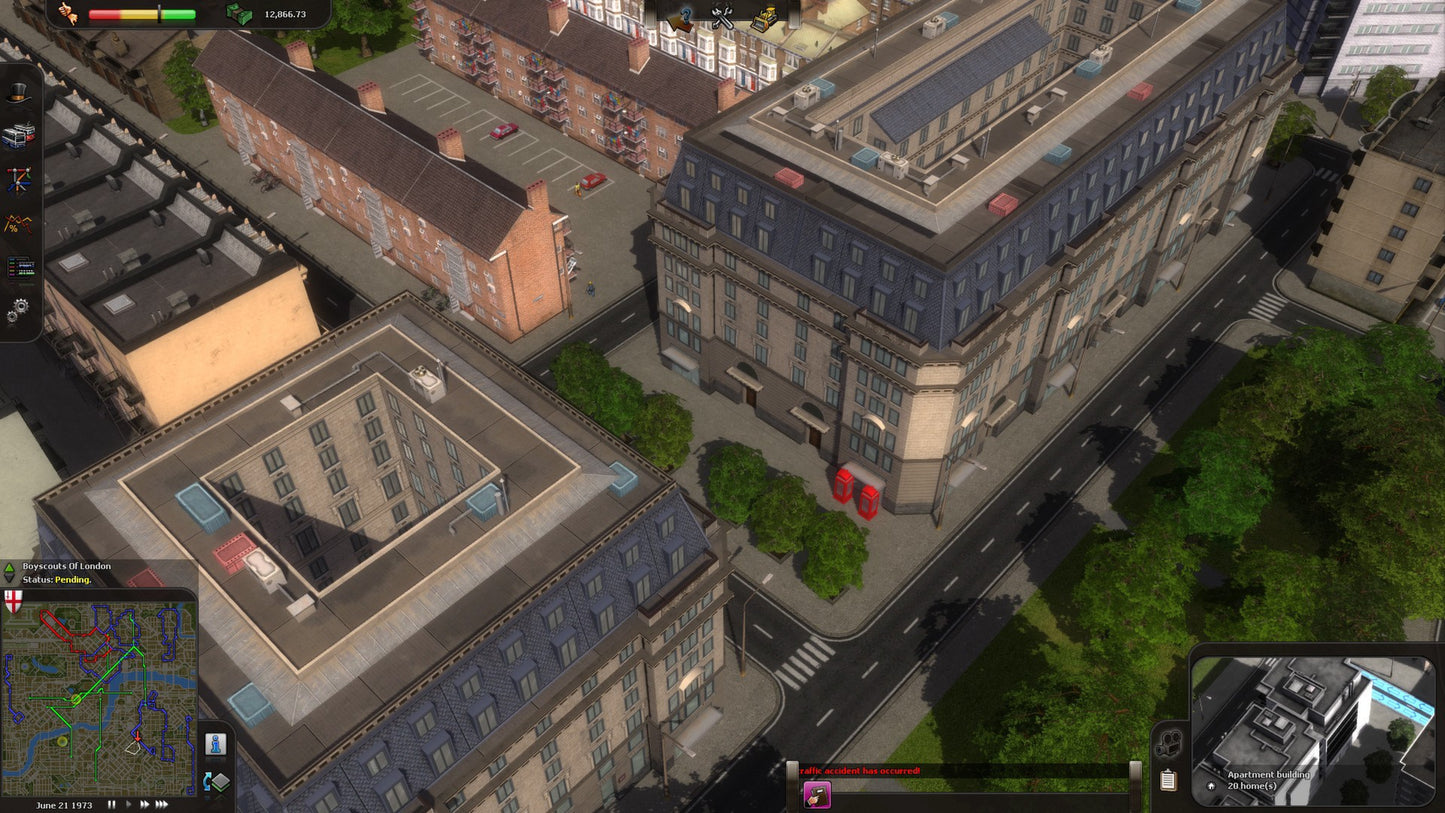This screenshot has height=813, width=1445.
Task: Click the camera icon in the accident alert
Action: (x=818, y=794)
